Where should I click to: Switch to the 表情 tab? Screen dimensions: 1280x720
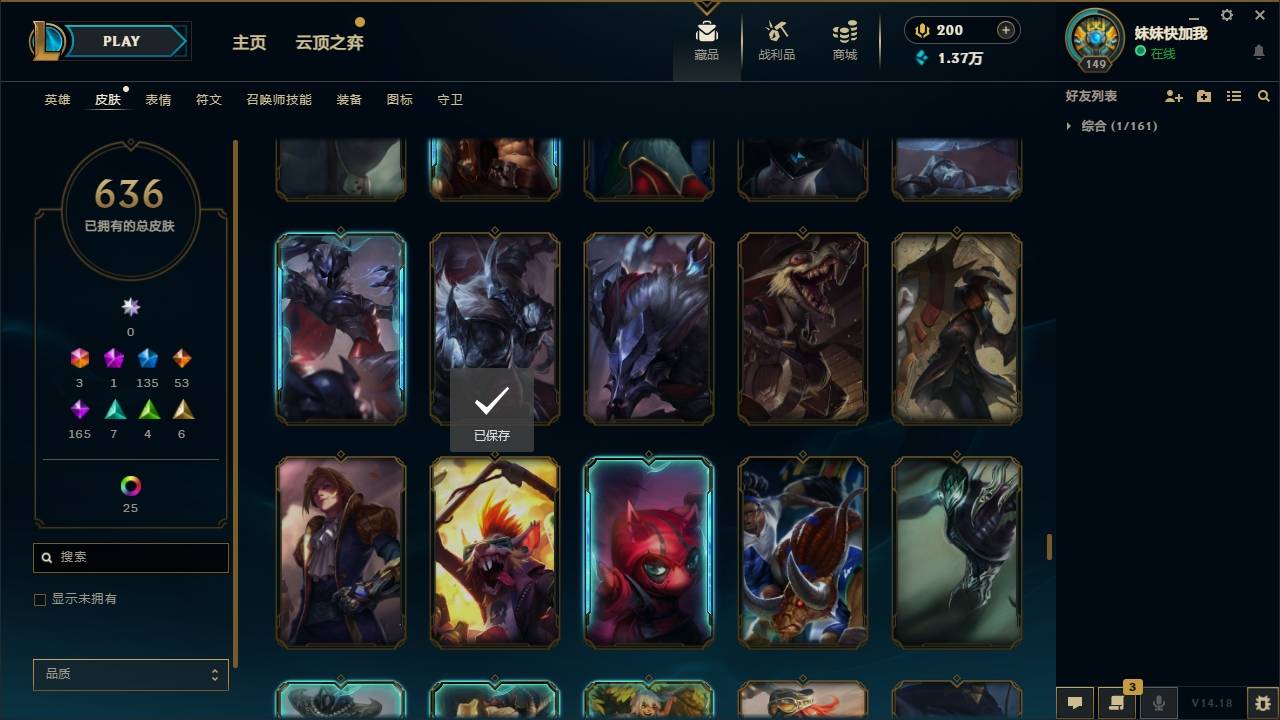tap(158, 100)
